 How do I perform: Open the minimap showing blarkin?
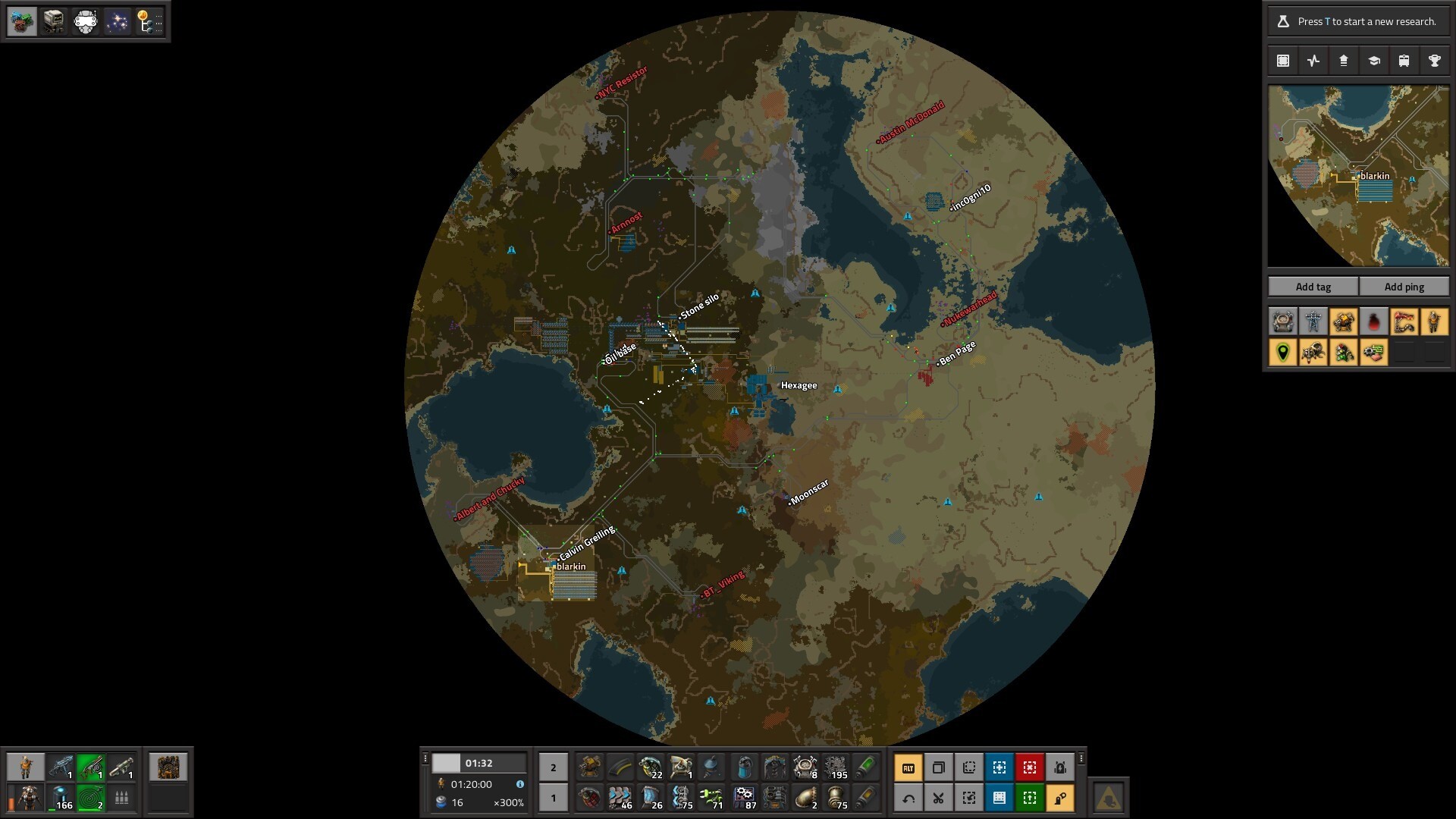pyautogui.click(x=1358, y=176)
